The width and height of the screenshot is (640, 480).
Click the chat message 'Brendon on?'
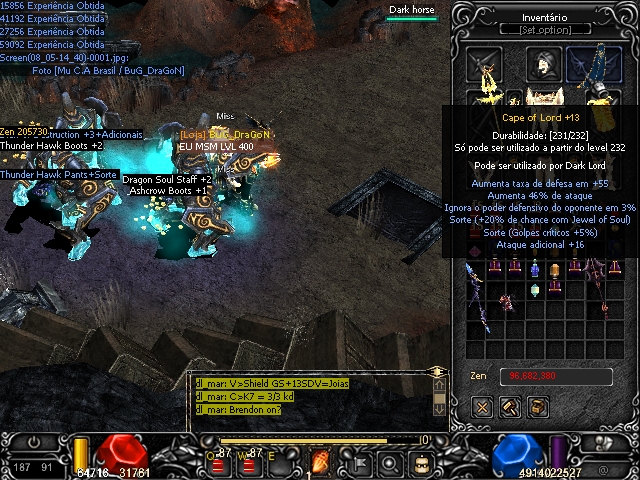[x=240, y=410]
